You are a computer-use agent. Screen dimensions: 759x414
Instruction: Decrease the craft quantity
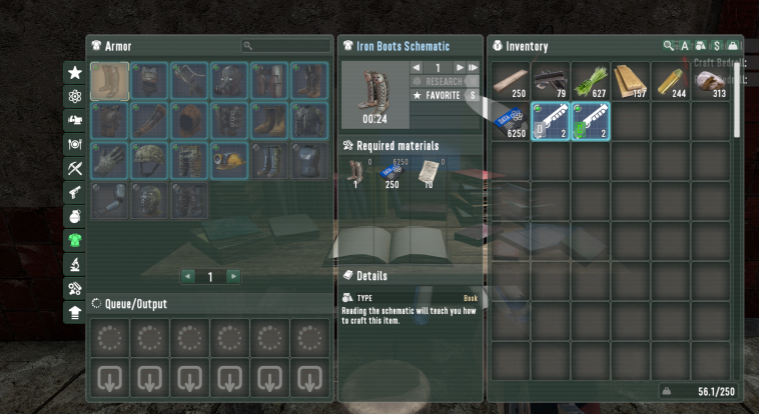[417, 68]
